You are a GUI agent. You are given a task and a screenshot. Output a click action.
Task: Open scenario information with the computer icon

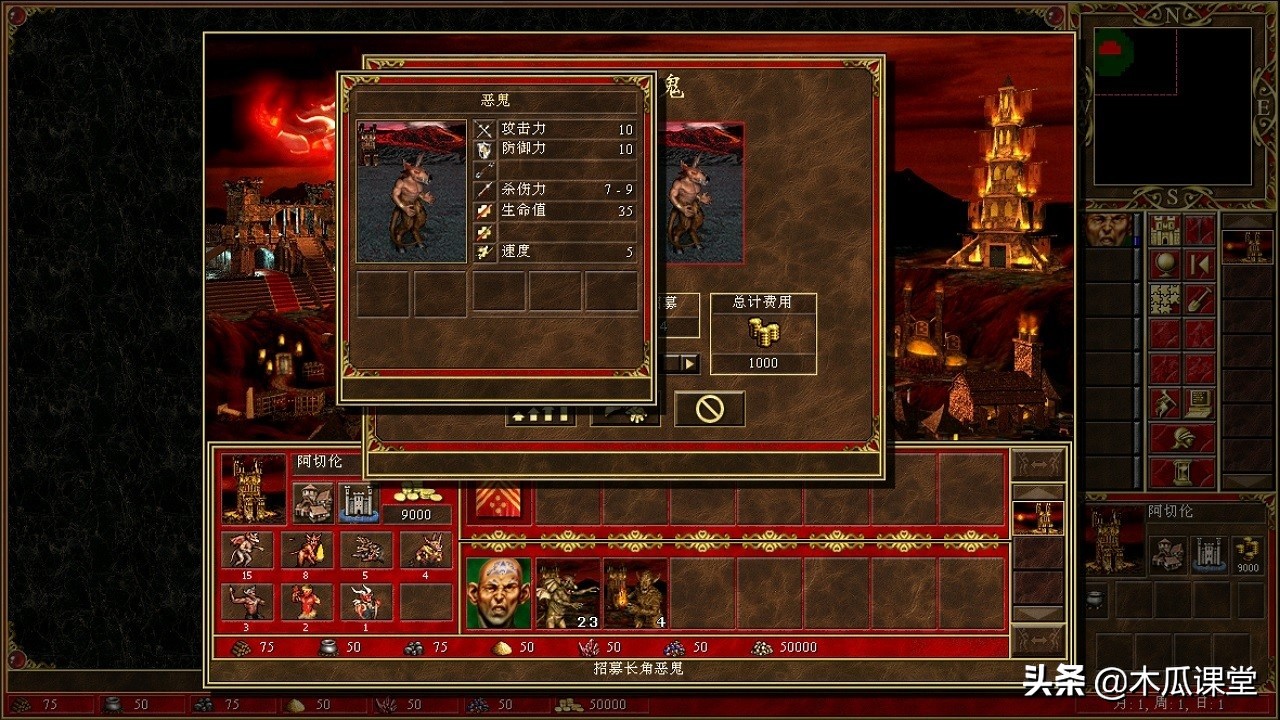[x=1199, y=402]
